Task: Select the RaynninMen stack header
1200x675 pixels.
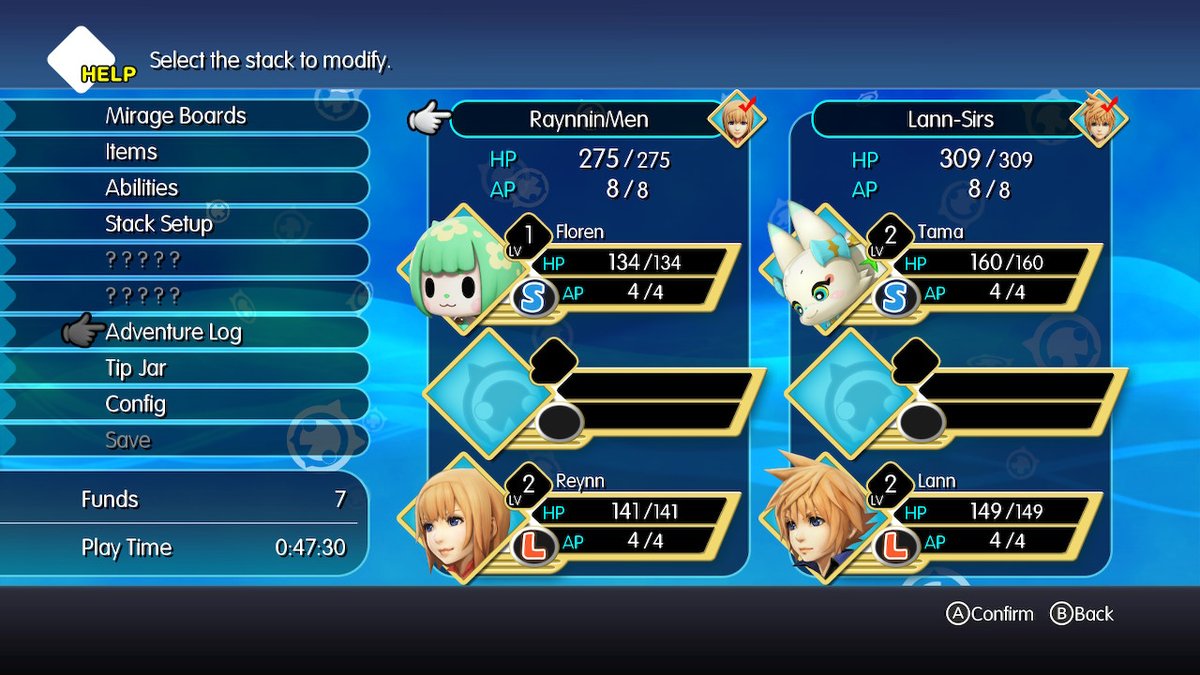Action: coord(589,120)
